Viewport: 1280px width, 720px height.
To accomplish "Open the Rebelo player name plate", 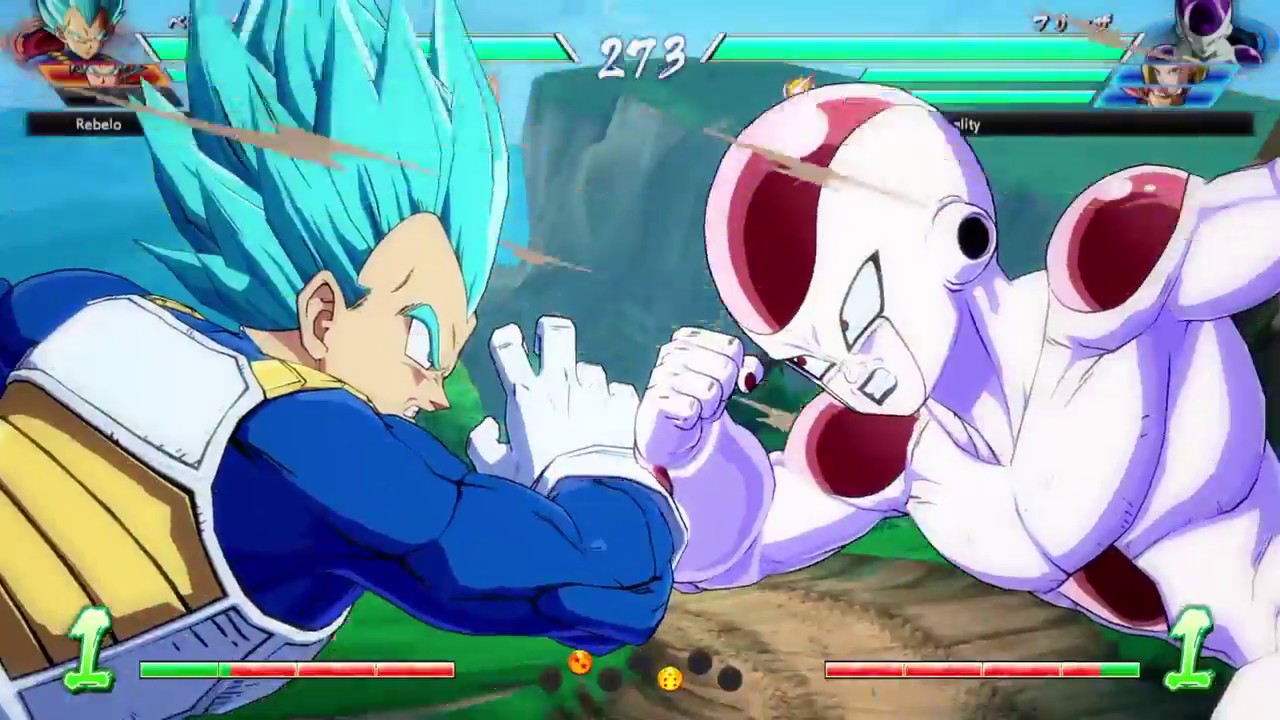I will (97, 124).
